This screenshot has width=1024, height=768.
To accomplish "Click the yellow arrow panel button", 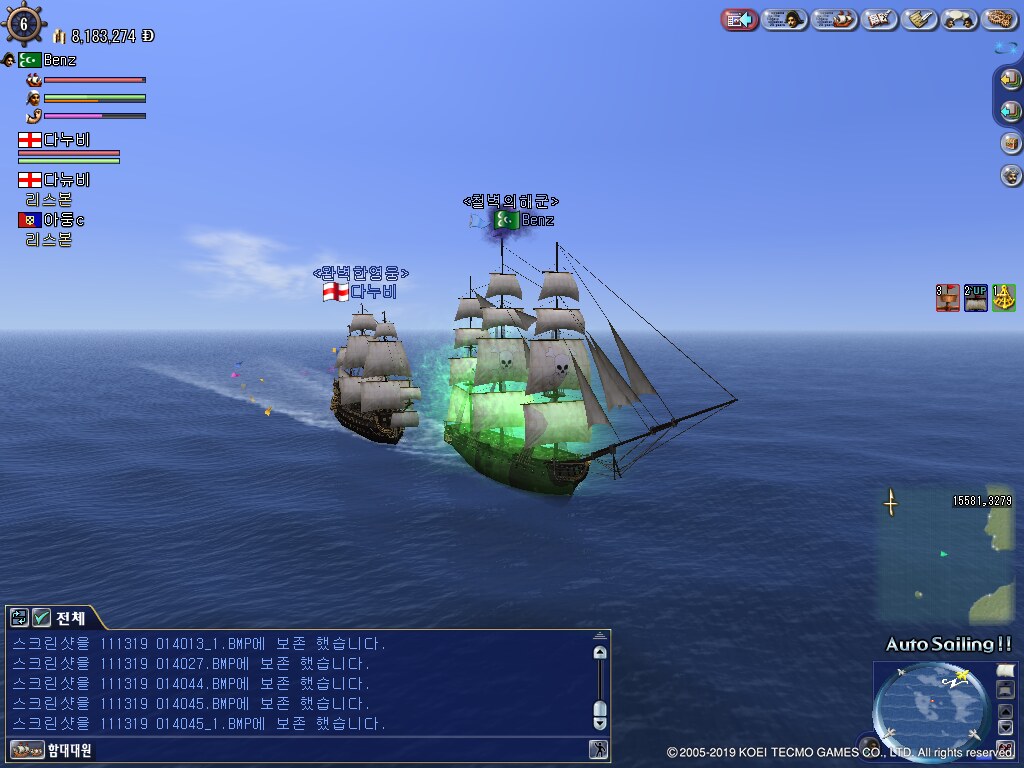I will [x=1010, y=79].
